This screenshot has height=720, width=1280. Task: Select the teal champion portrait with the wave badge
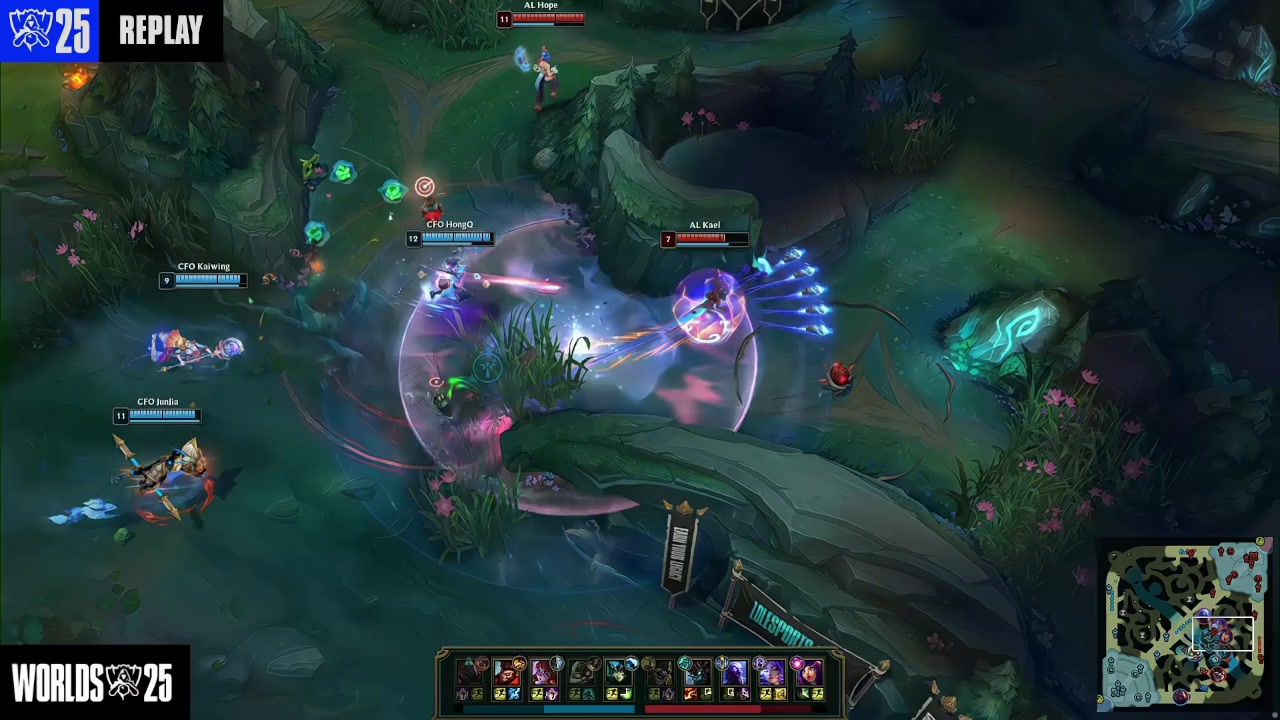[x=619, y=673]
